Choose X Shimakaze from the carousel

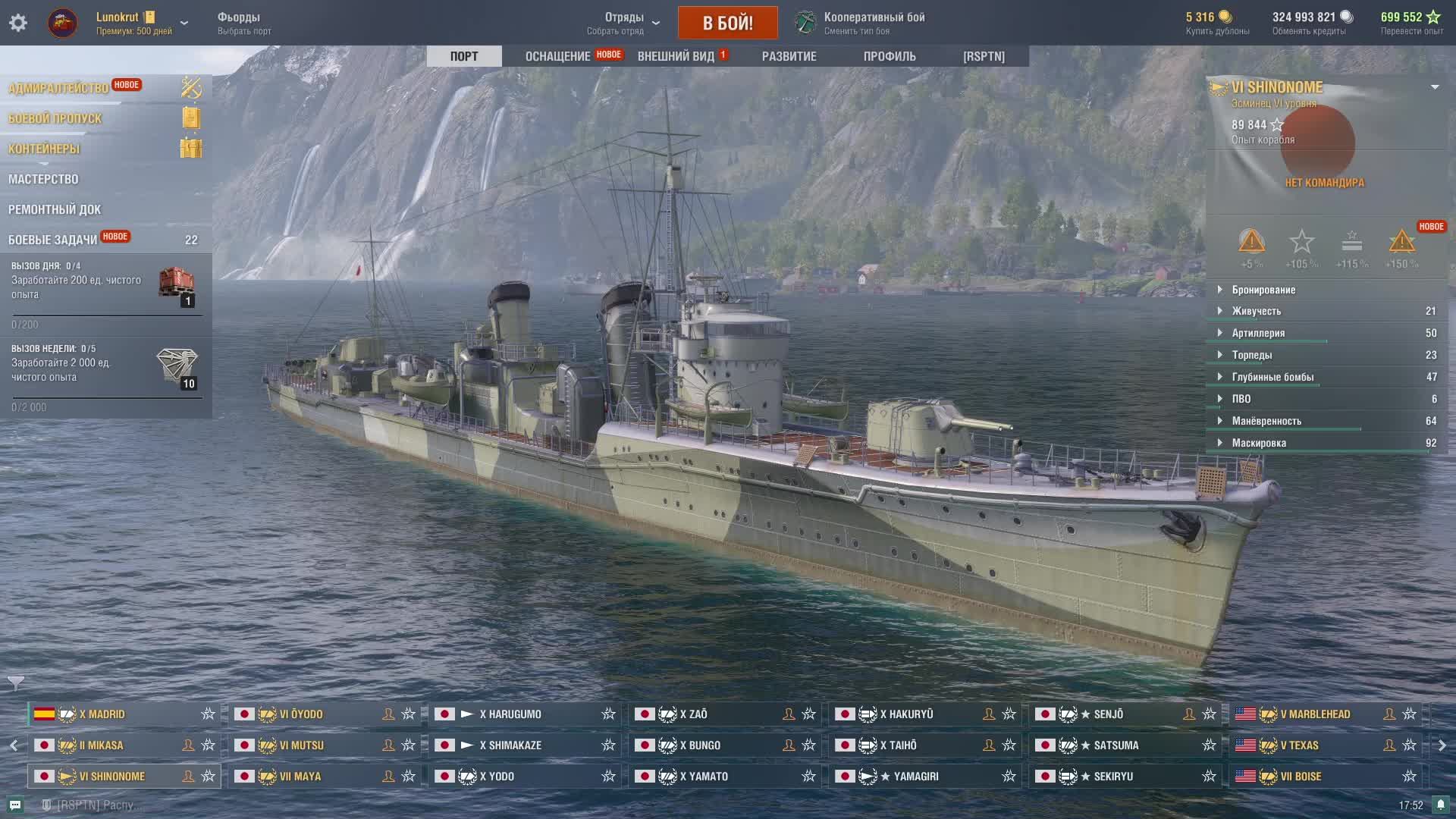click(510, 745)
